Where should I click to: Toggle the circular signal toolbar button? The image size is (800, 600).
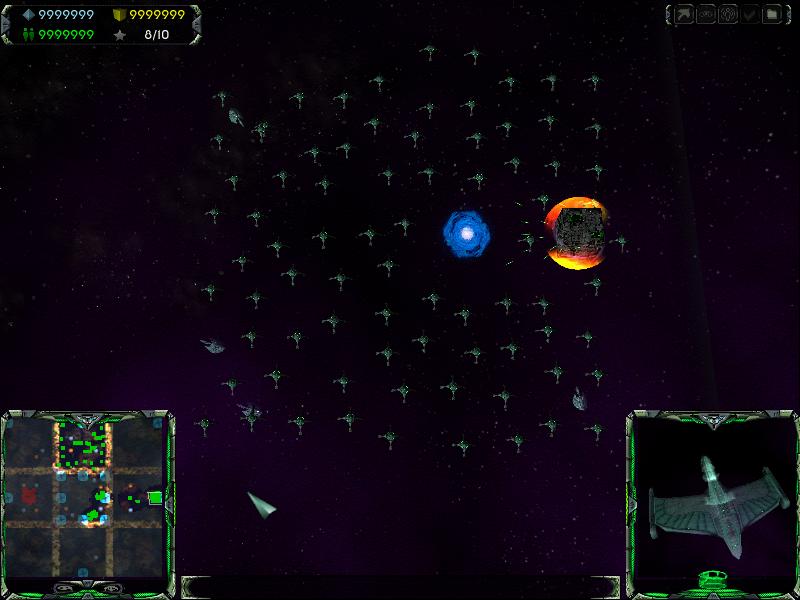[x=729, y=15]
